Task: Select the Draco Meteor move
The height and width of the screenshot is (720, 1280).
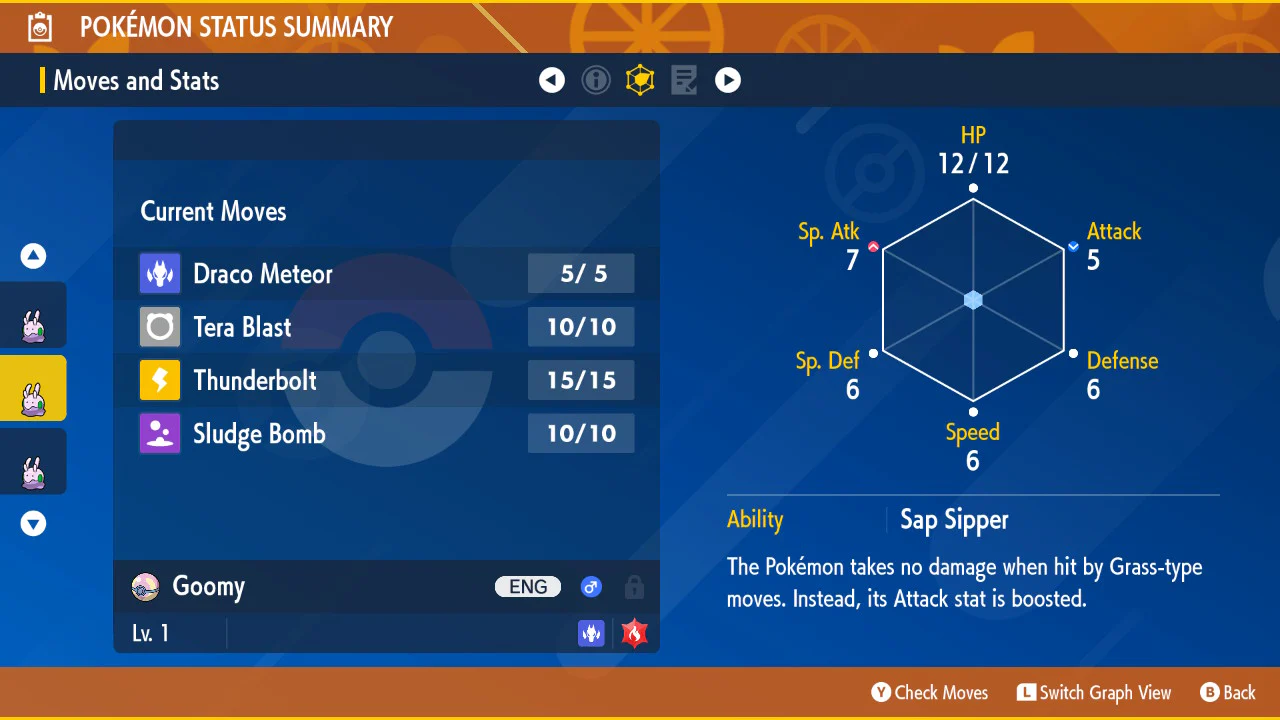Action: pos(386,274)
